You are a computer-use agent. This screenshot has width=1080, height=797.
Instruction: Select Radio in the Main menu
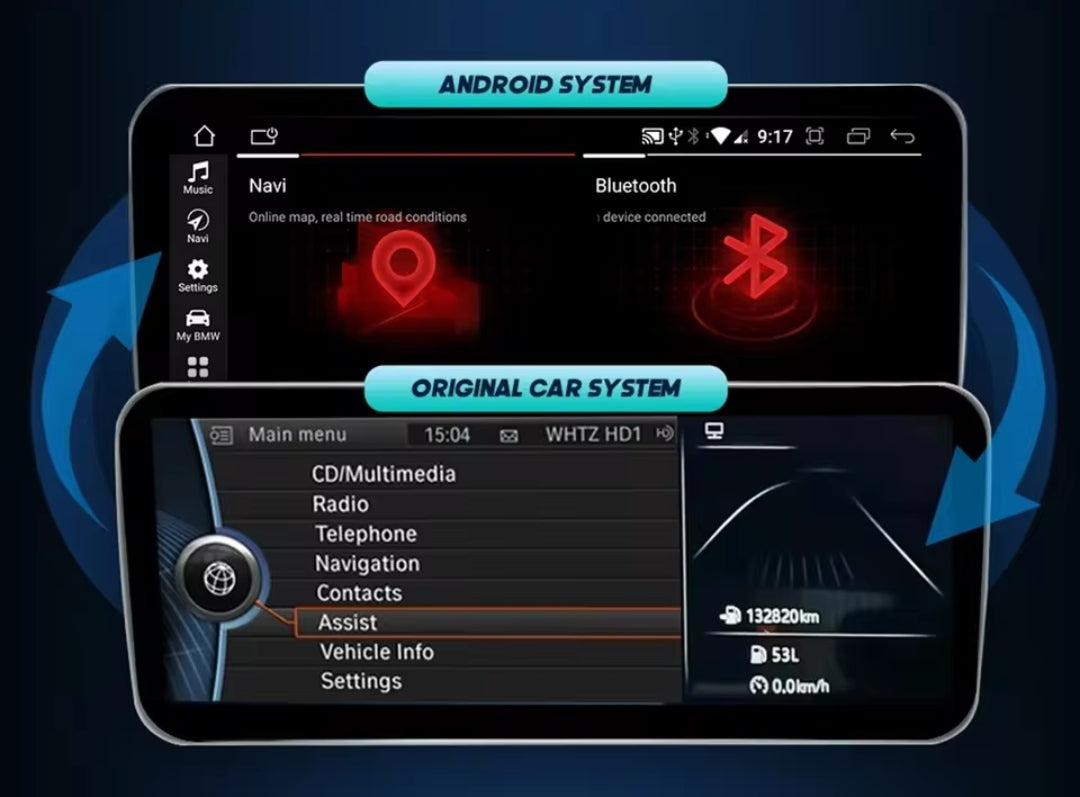point(341,504)
